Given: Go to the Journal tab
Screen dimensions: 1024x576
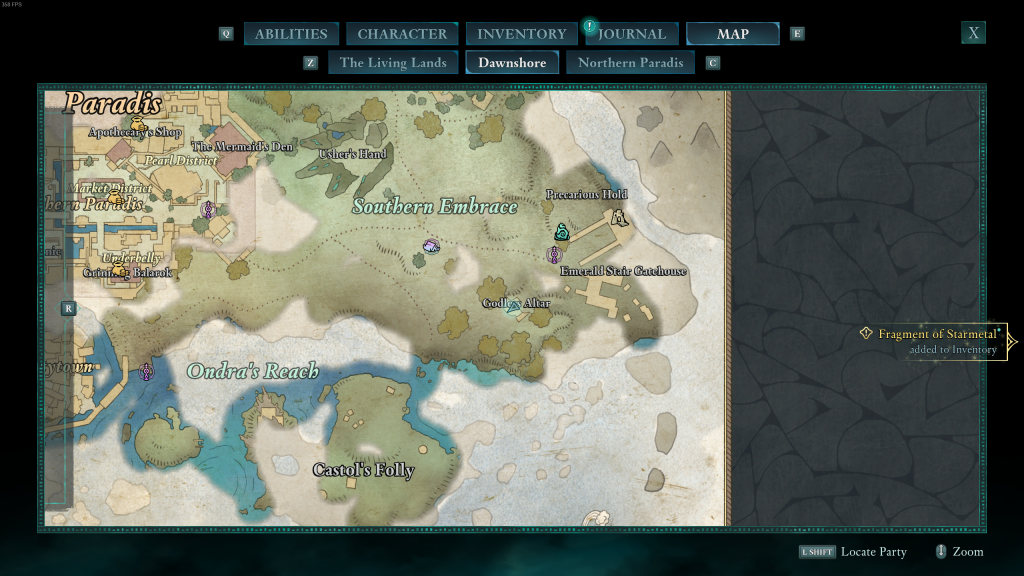Looking at the screenshot, I should (632, 34).
